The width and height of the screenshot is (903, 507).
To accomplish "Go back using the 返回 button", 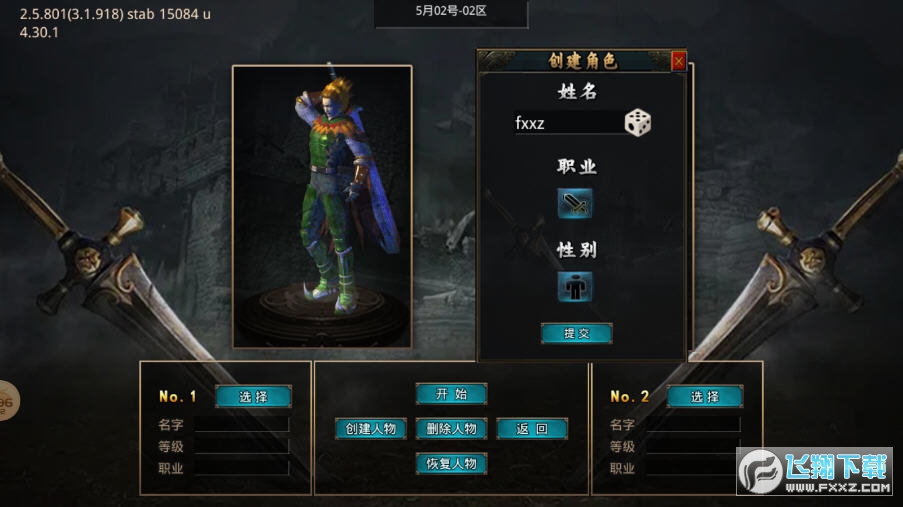I will tap(532, 429).
